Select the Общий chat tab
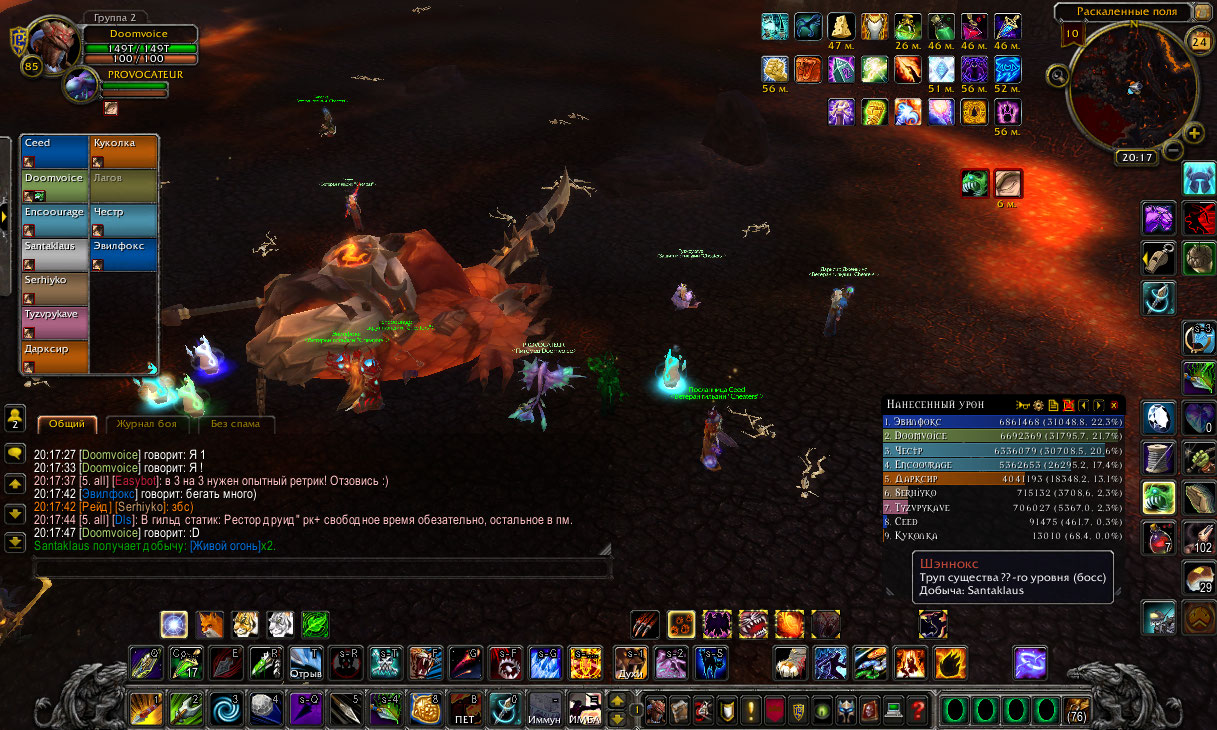Image resolution: width=1217 pixels, height=730 pixels. tap(68, 424)
